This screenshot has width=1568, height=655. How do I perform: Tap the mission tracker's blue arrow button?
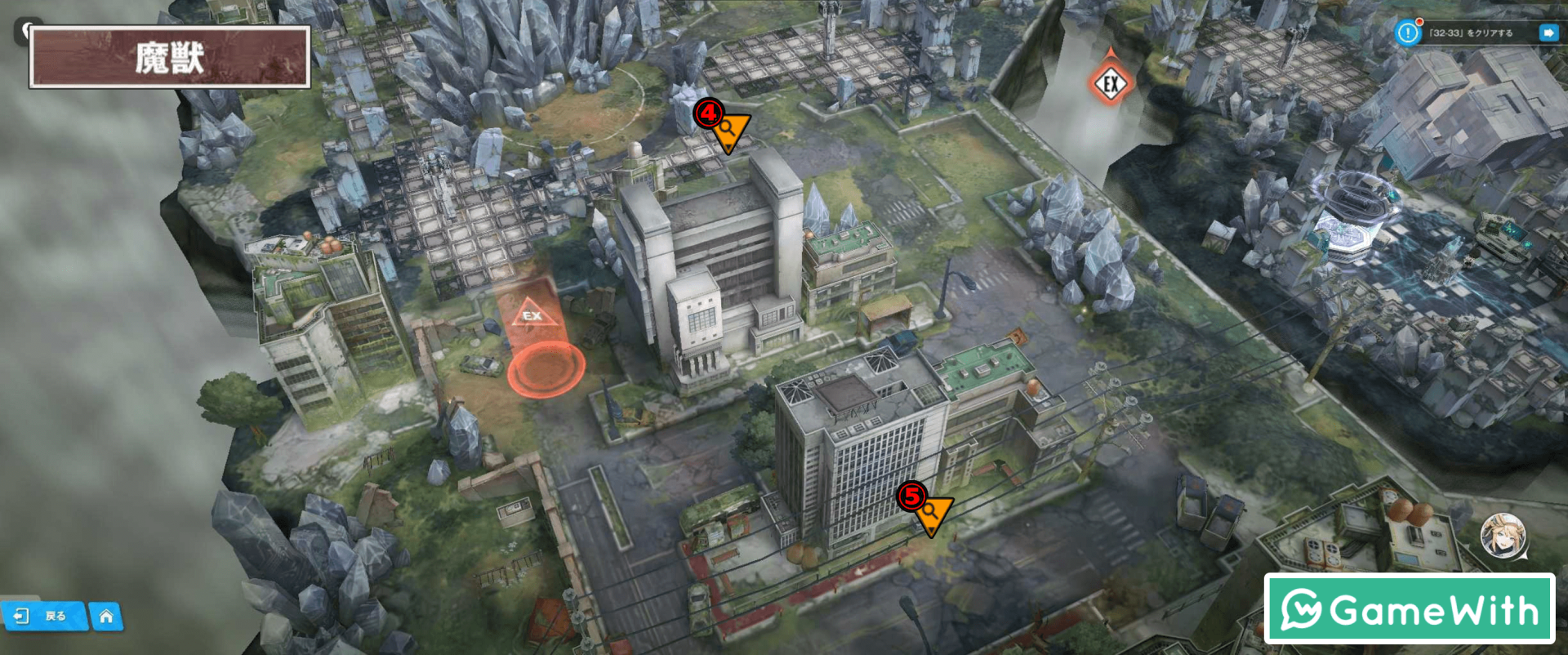[1548, 33]
